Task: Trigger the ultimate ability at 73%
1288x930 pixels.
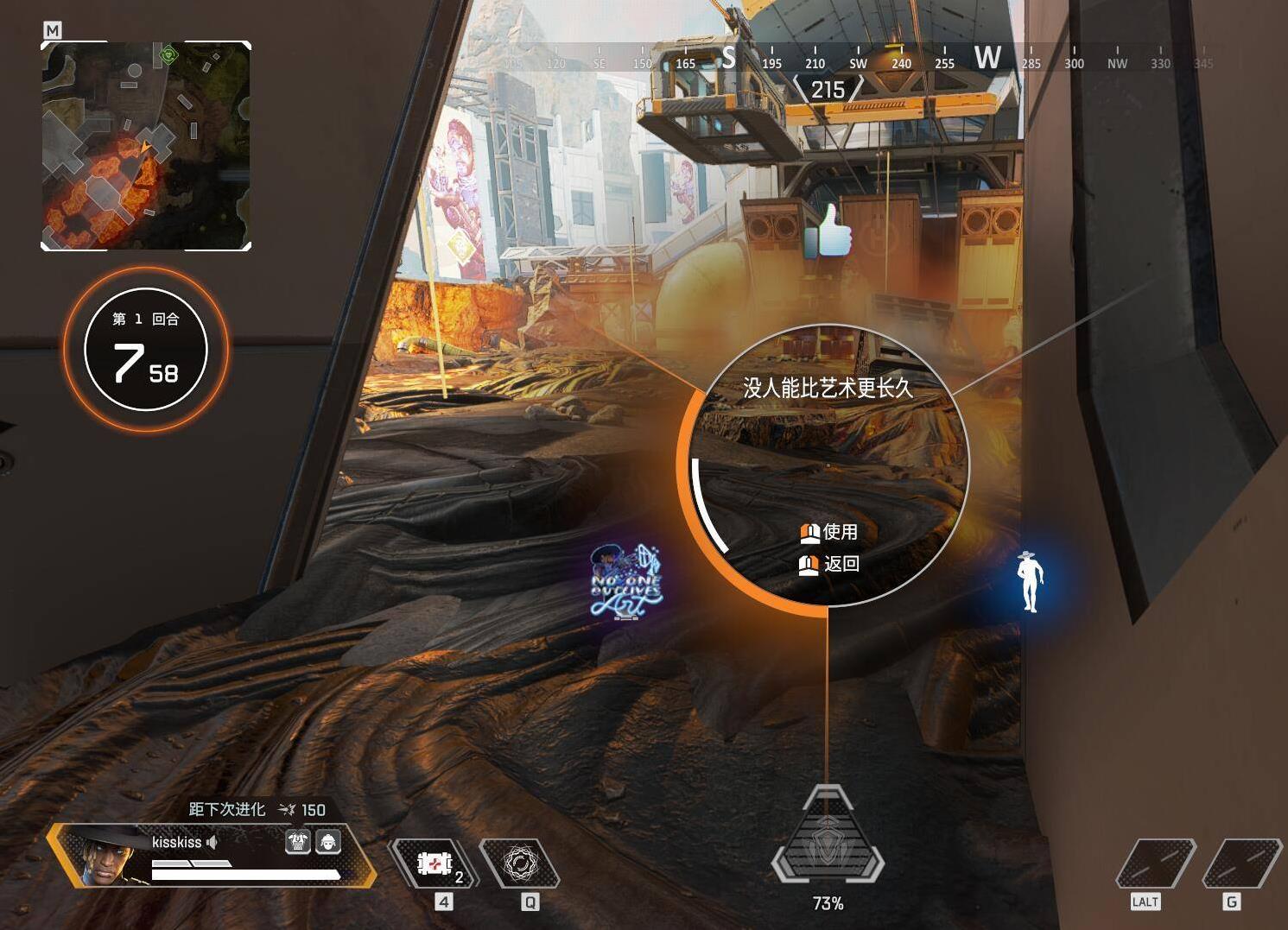Action: [x=828, y=842]
